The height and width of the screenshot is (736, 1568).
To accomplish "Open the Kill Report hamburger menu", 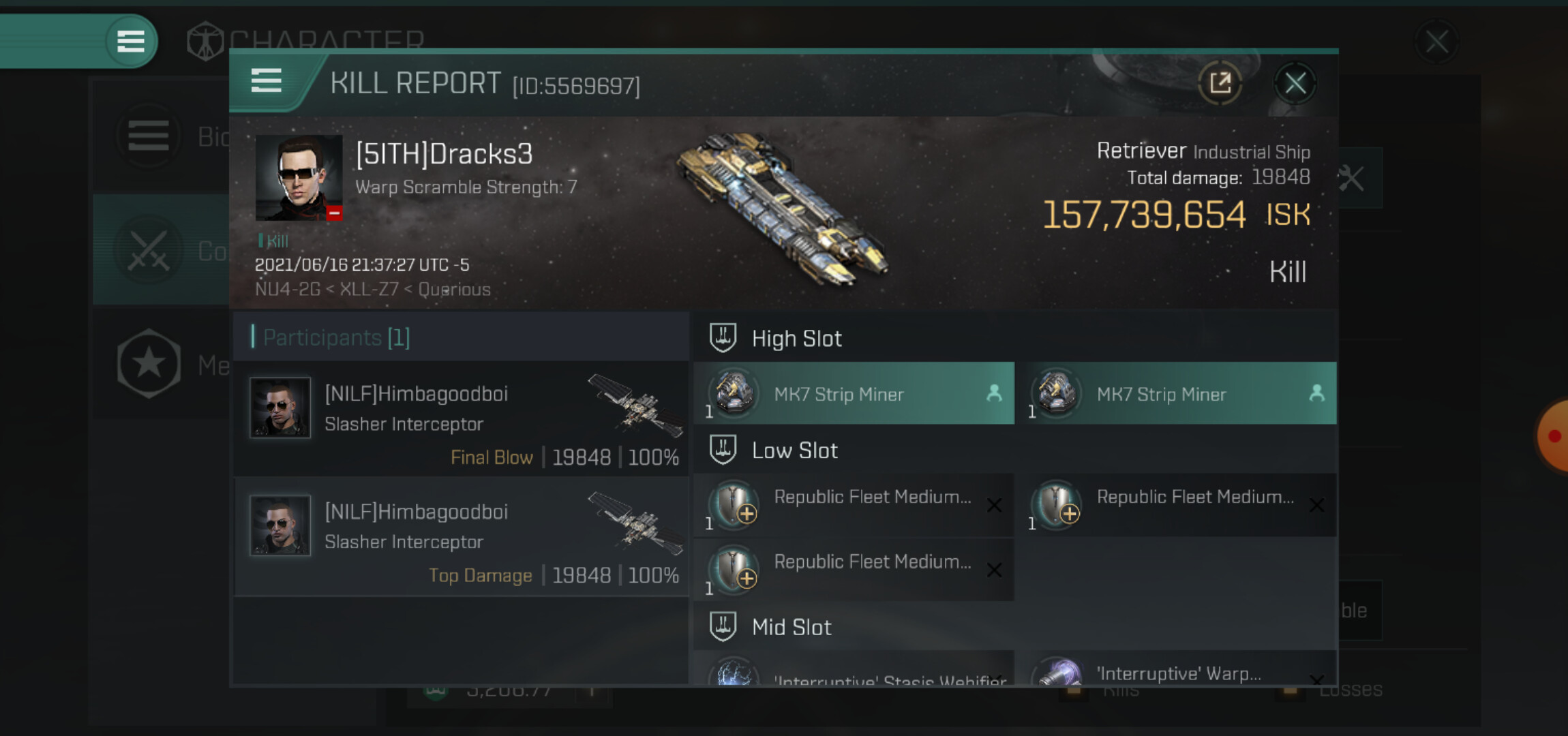I will [x=267, y=81].
